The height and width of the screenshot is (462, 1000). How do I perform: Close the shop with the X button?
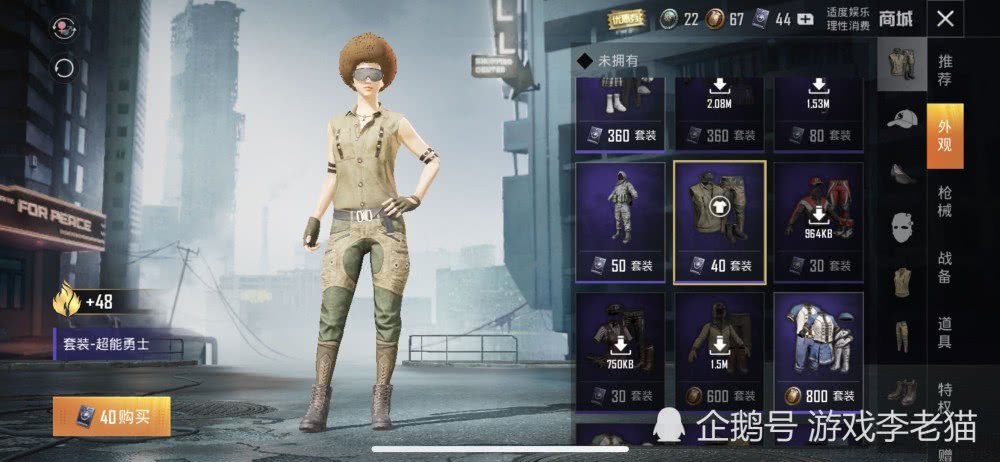point(945,18)
